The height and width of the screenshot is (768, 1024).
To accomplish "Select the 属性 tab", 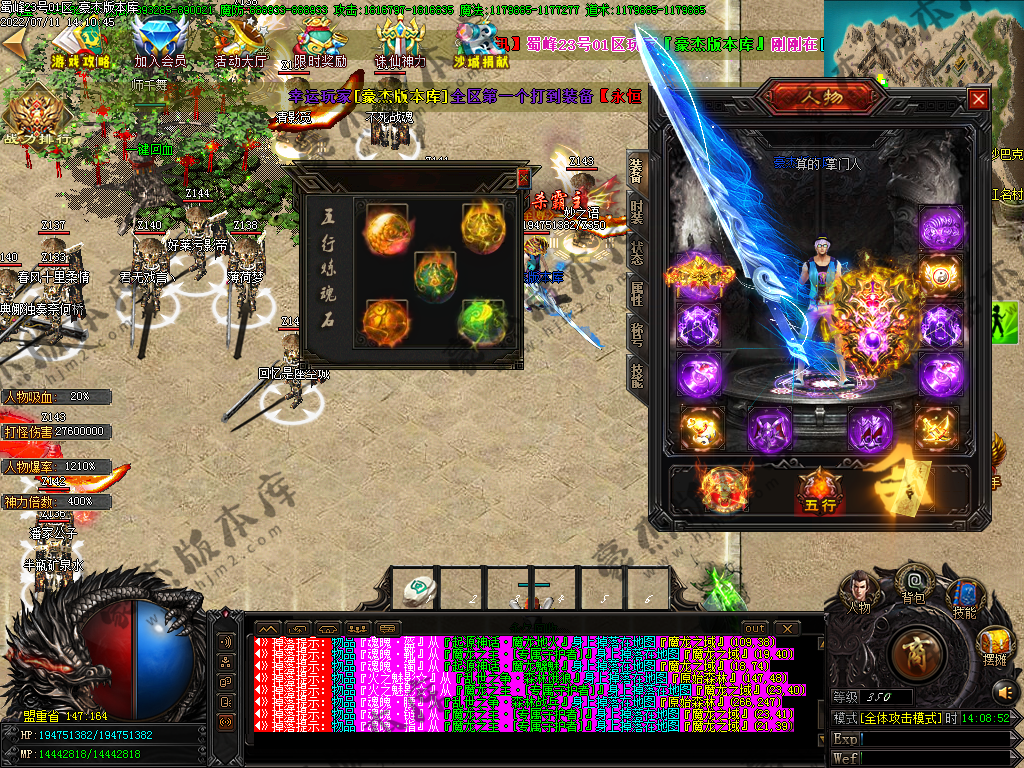I will 637,292.
